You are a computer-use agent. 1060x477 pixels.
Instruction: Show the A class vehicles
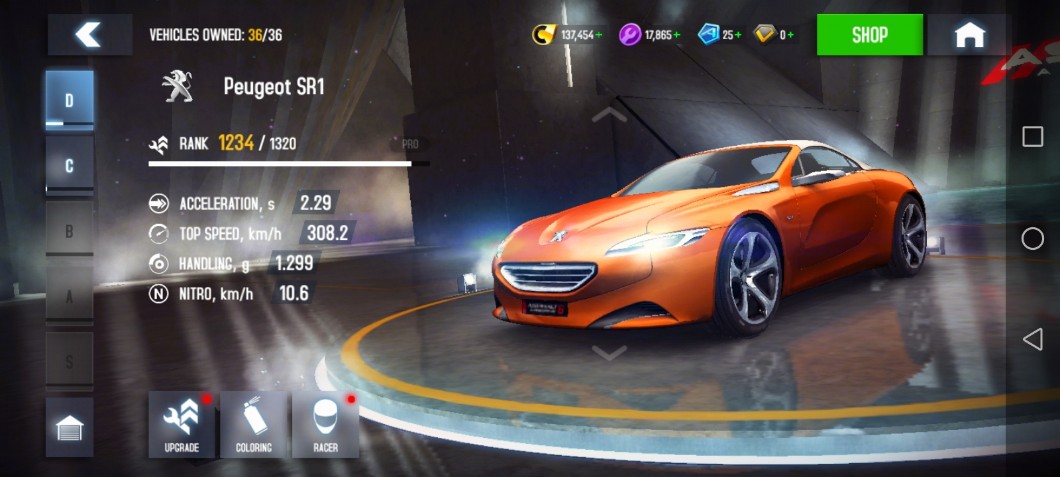(x=69, y=295)
